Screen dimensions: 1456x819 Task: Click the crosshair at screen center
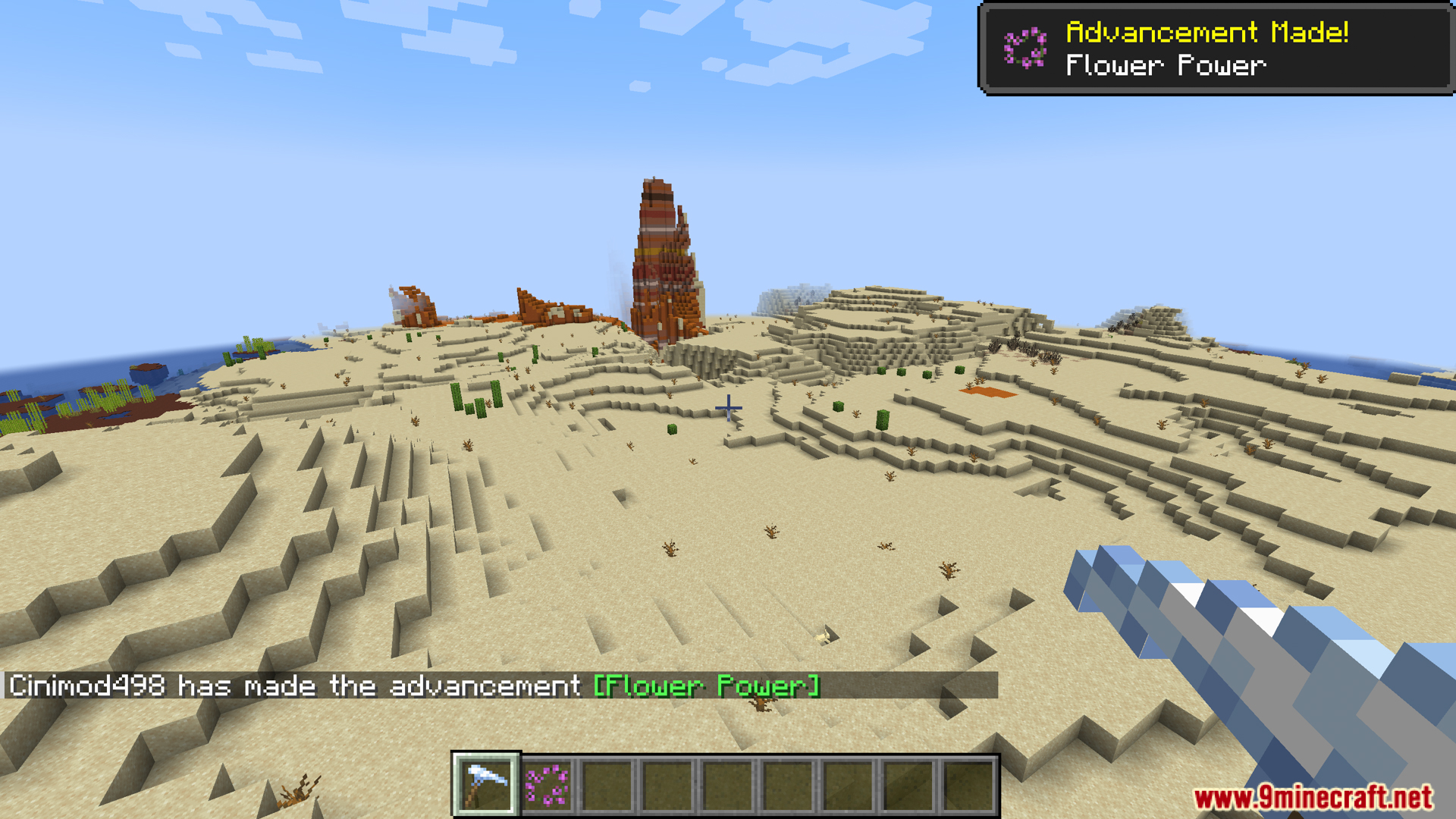pos(728,408)
